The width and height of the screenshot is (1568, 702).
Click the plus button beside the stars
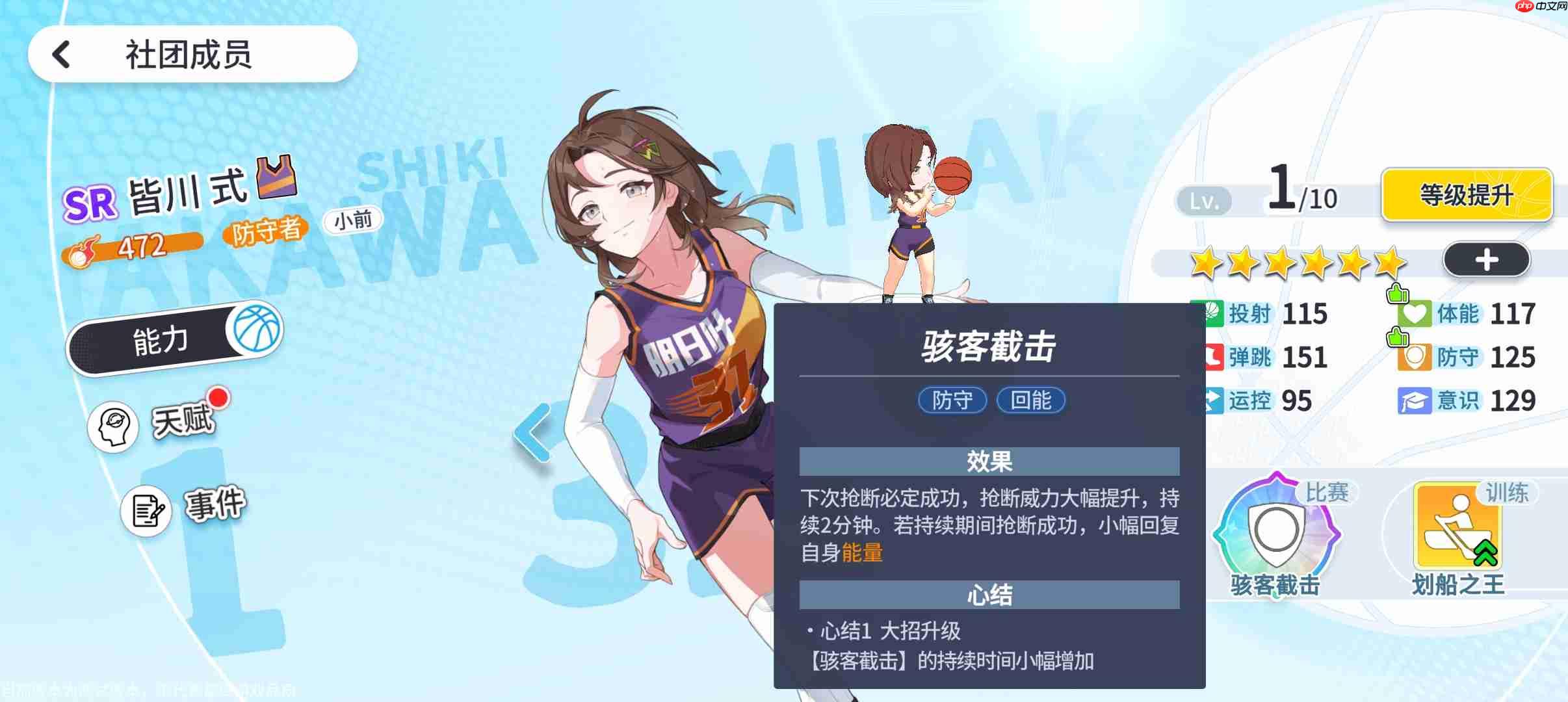pos(1487,259)
